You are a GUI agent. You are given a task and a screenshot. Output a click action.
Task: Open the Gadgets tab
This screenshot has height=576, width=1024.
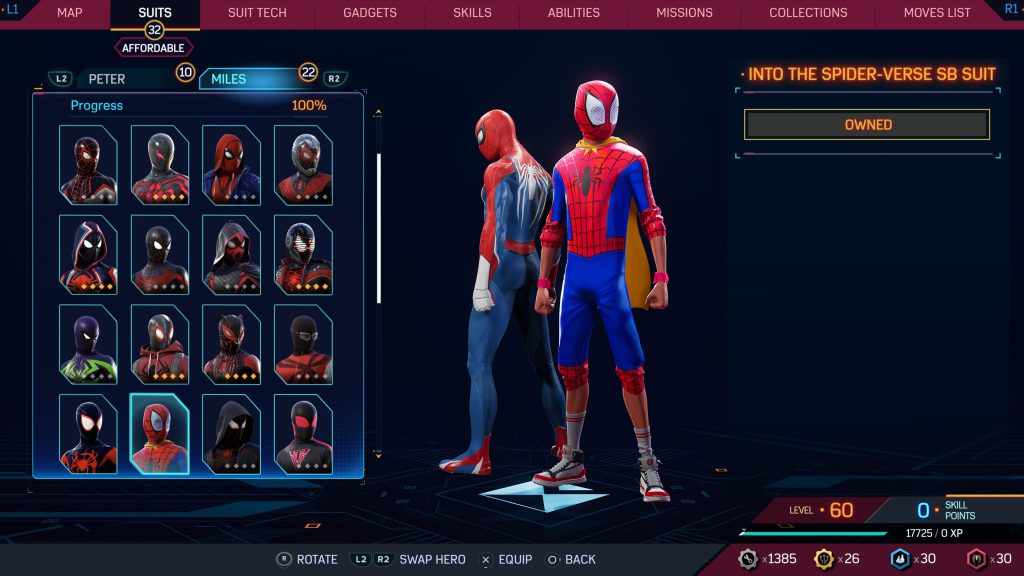point(370,13)
